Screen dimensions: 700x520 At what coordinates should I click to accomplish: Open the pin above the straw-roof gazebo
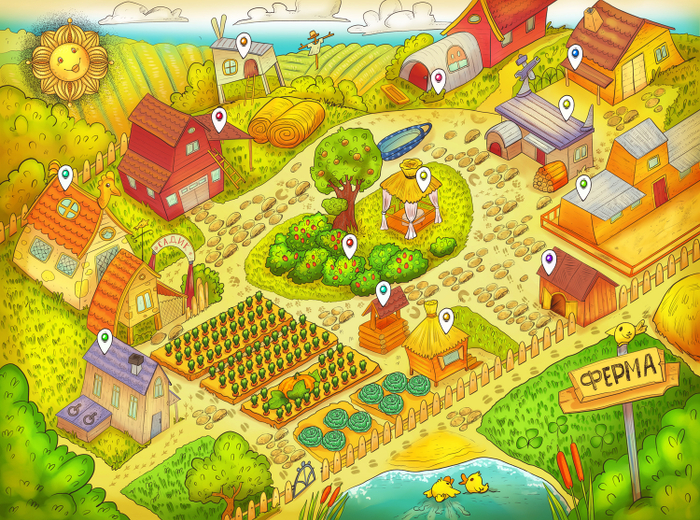423,178
